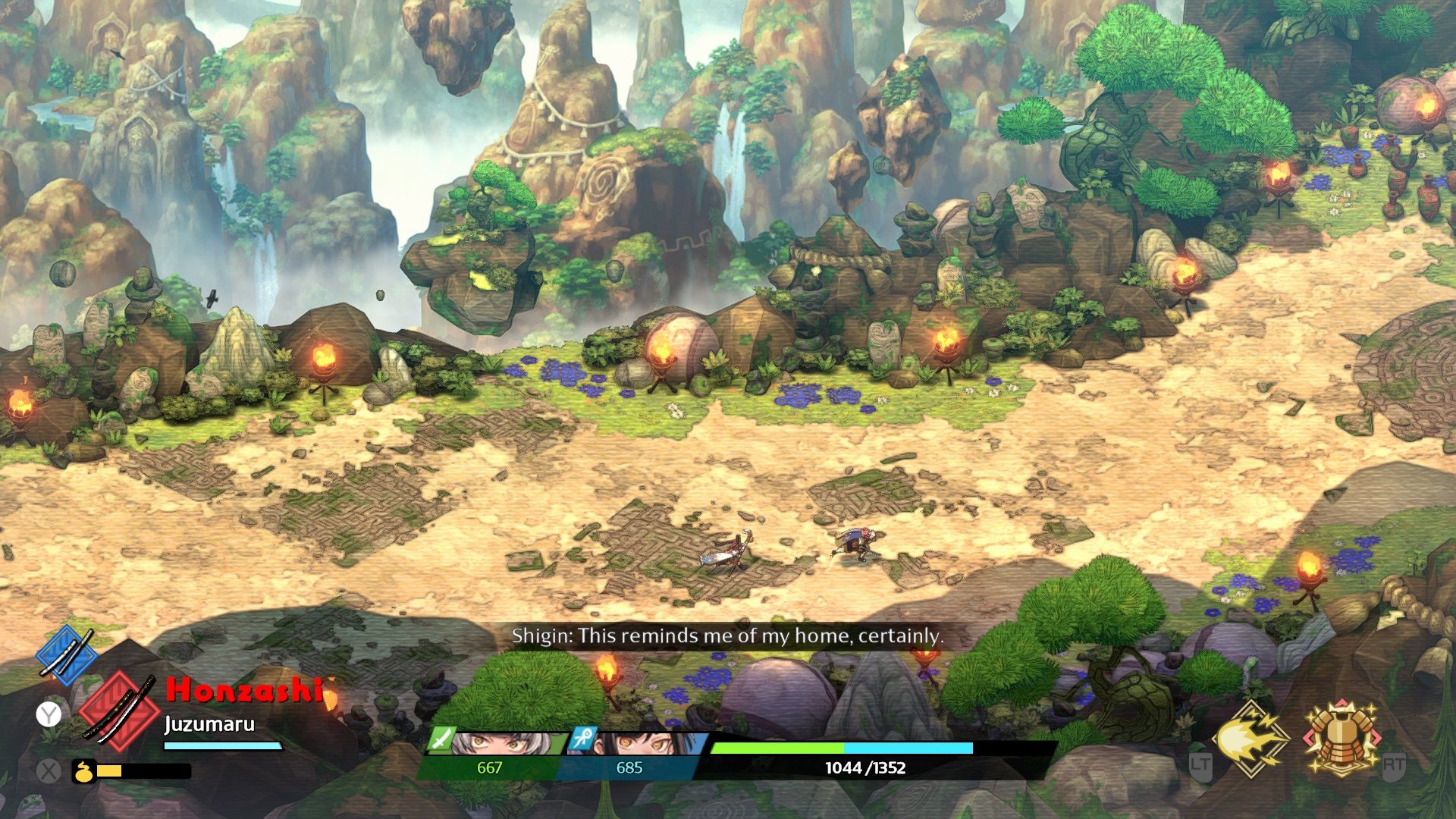The height and width of the screenshot is (819, 1456).
Task: Select the yellow gourd healing item icon
Action: pos(84,772)
